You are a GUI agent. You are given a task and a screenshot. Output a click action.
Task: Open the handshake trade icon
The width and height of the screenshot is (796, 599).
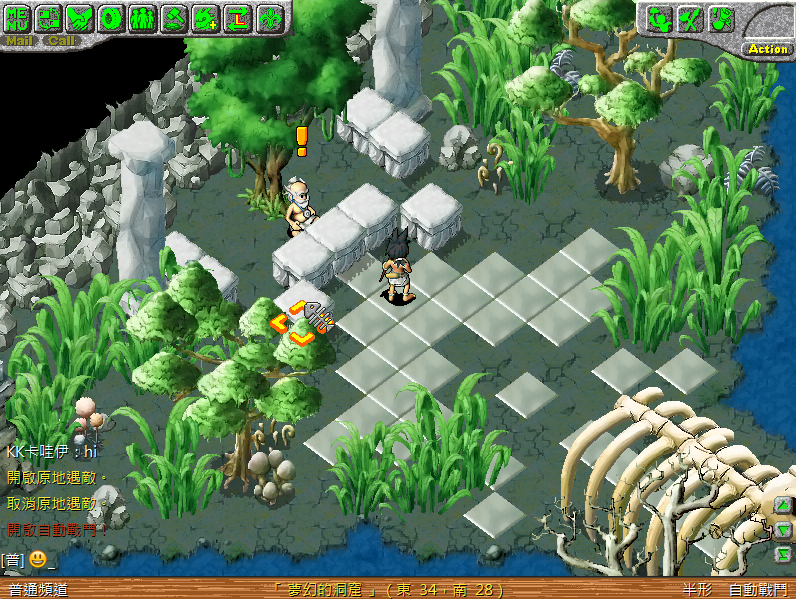pyautogui.click(x=81, y=17)
